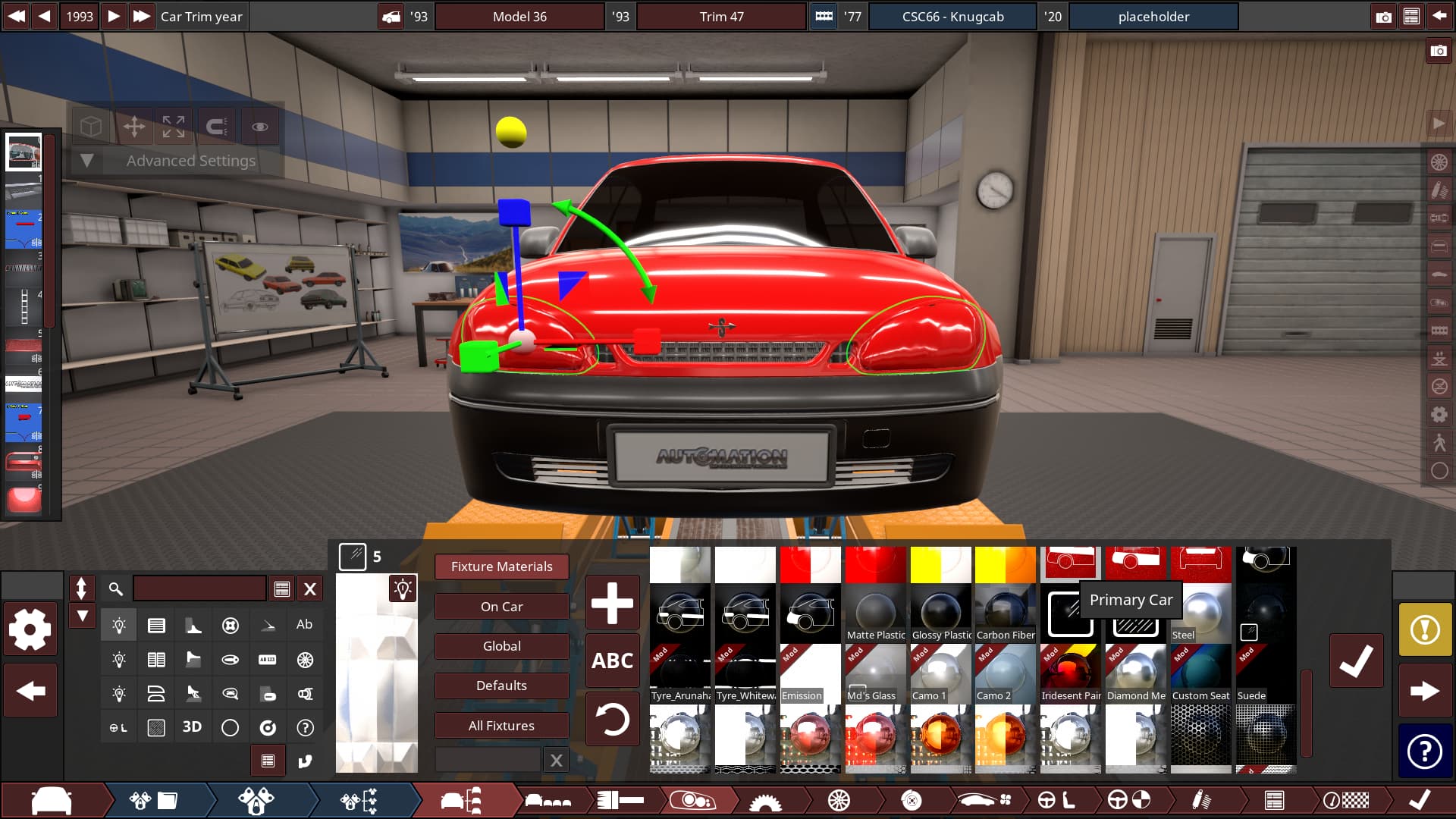Open the gear settings button
1456x819 pixels.
(30, 629)
